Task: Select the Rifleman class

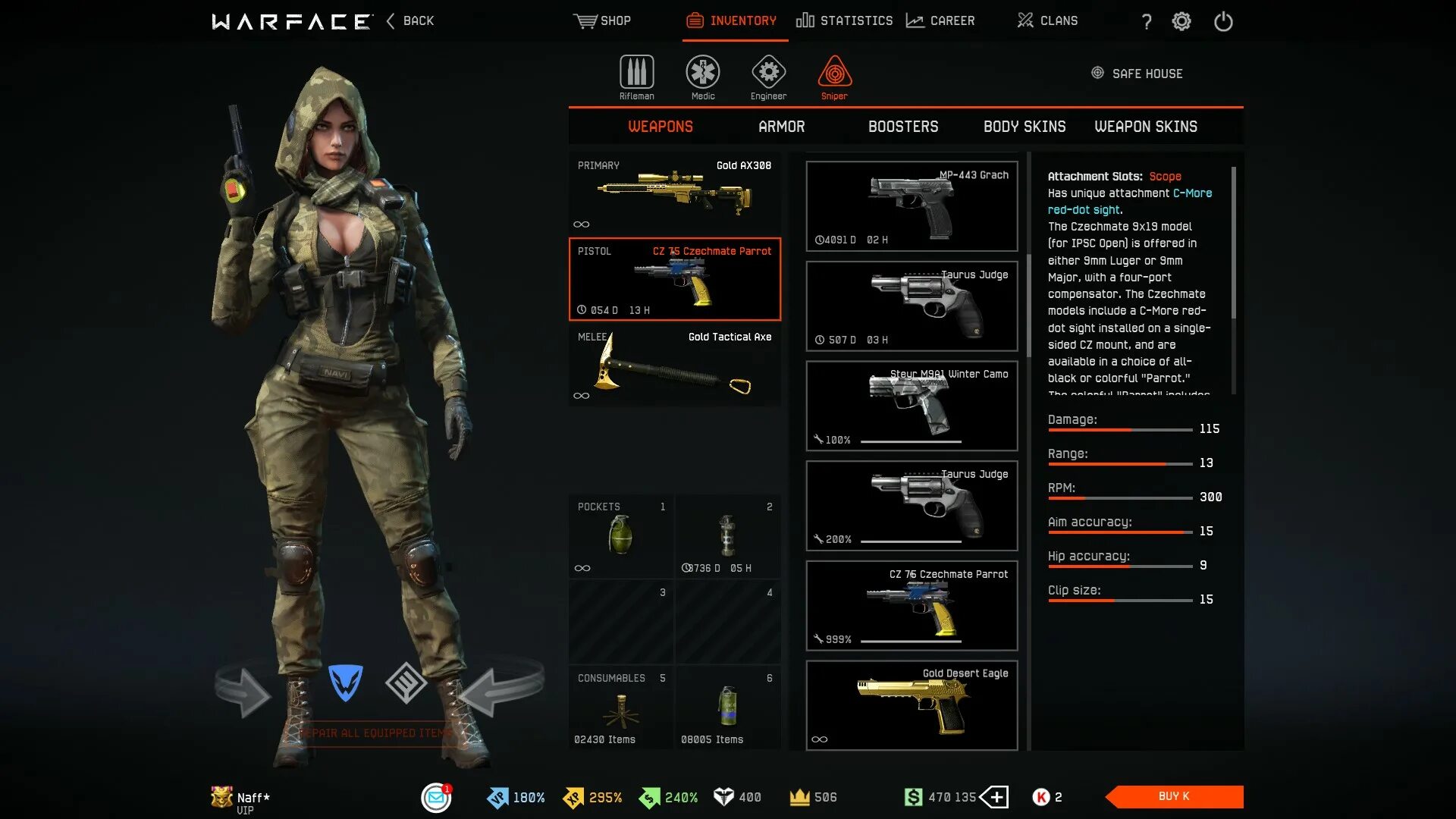Action: coord(636,77)
